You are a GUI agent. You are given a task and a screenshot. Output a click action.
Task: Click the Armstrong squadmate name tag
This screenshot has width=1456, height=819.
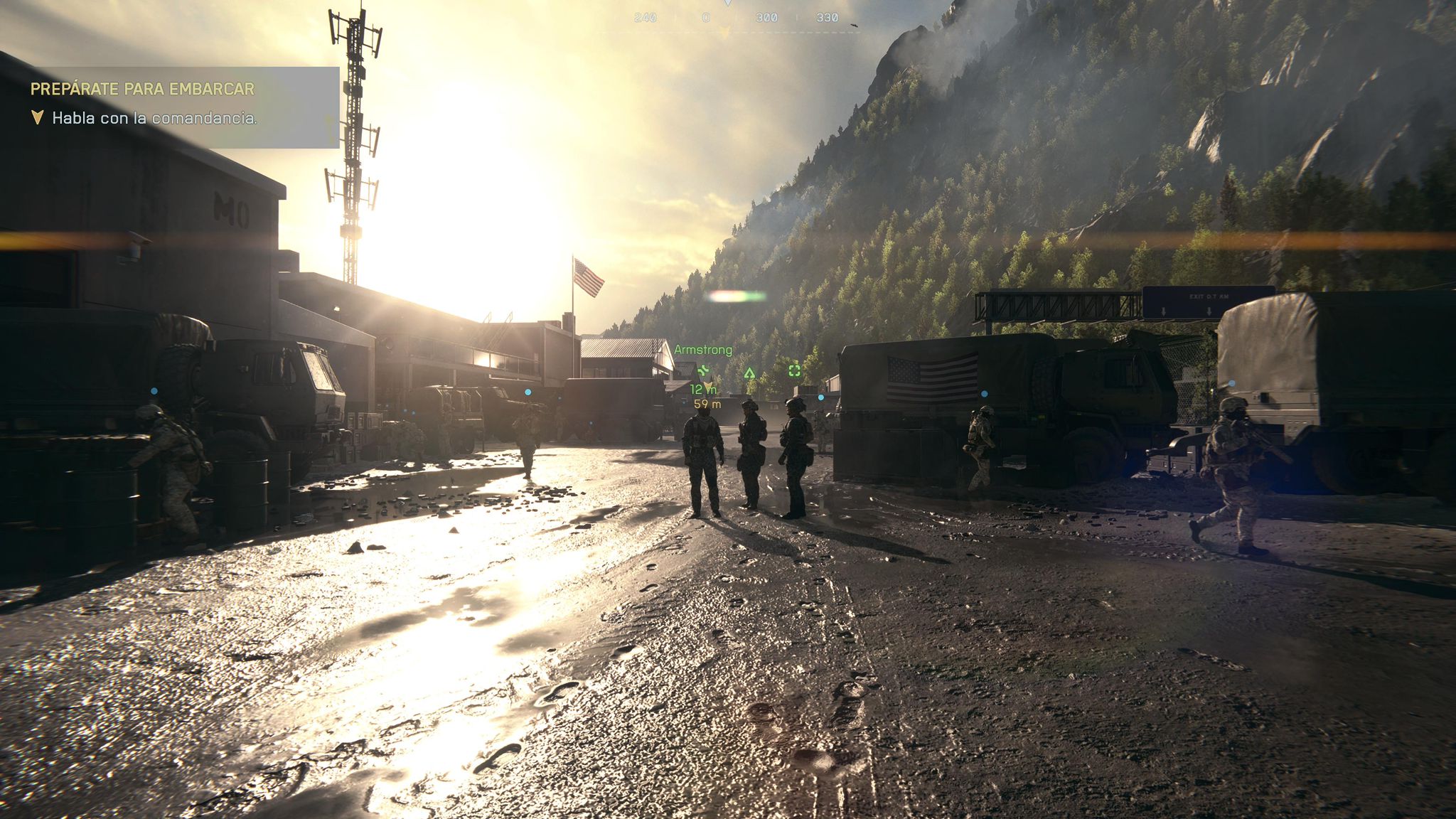click(x=702, y=350)
